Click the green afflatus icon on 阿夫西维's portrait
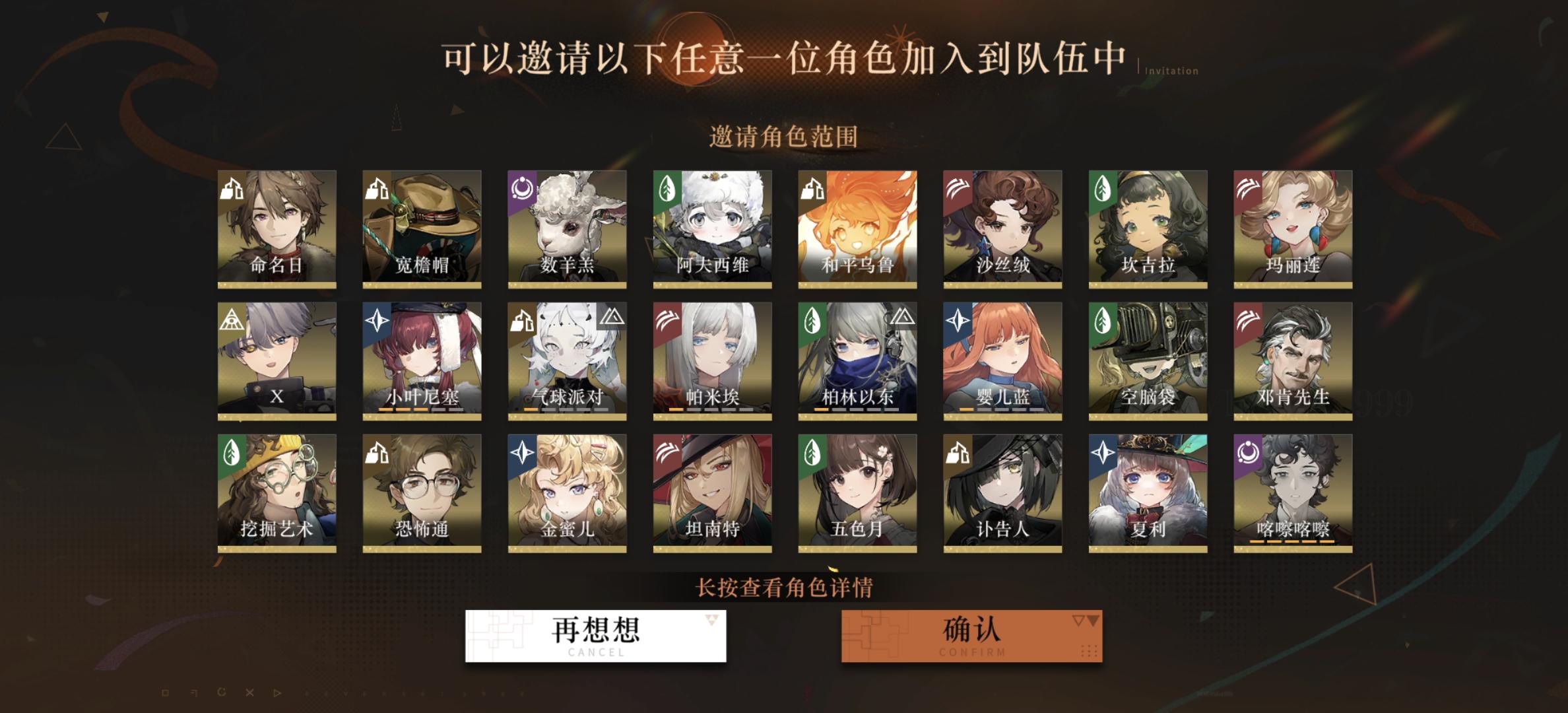This screenshot has height=713, width=1568. click(x=667, y=189)
